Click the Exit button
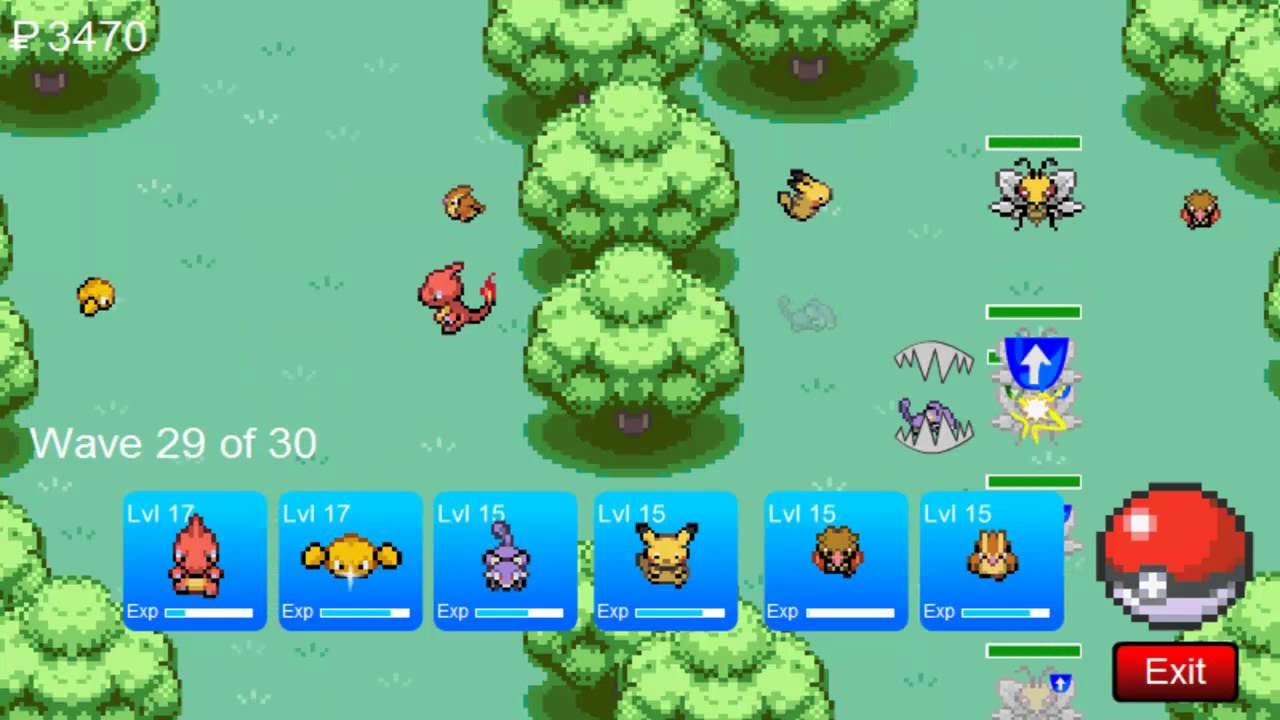 [x=1176, y=671]
